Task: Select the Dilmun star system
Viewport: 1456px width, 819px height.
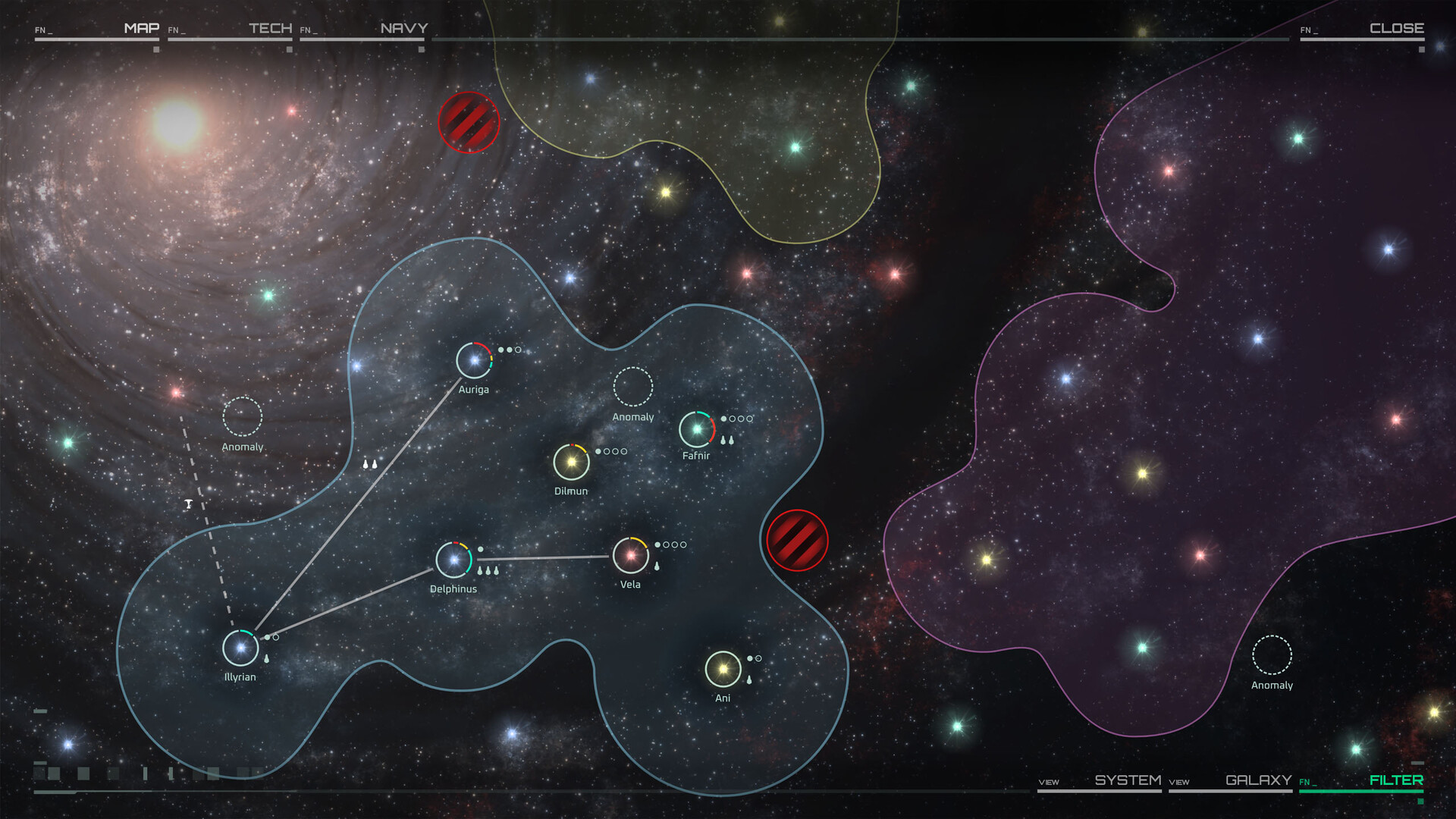Action: pyautogui.click(x=571, y=462)
